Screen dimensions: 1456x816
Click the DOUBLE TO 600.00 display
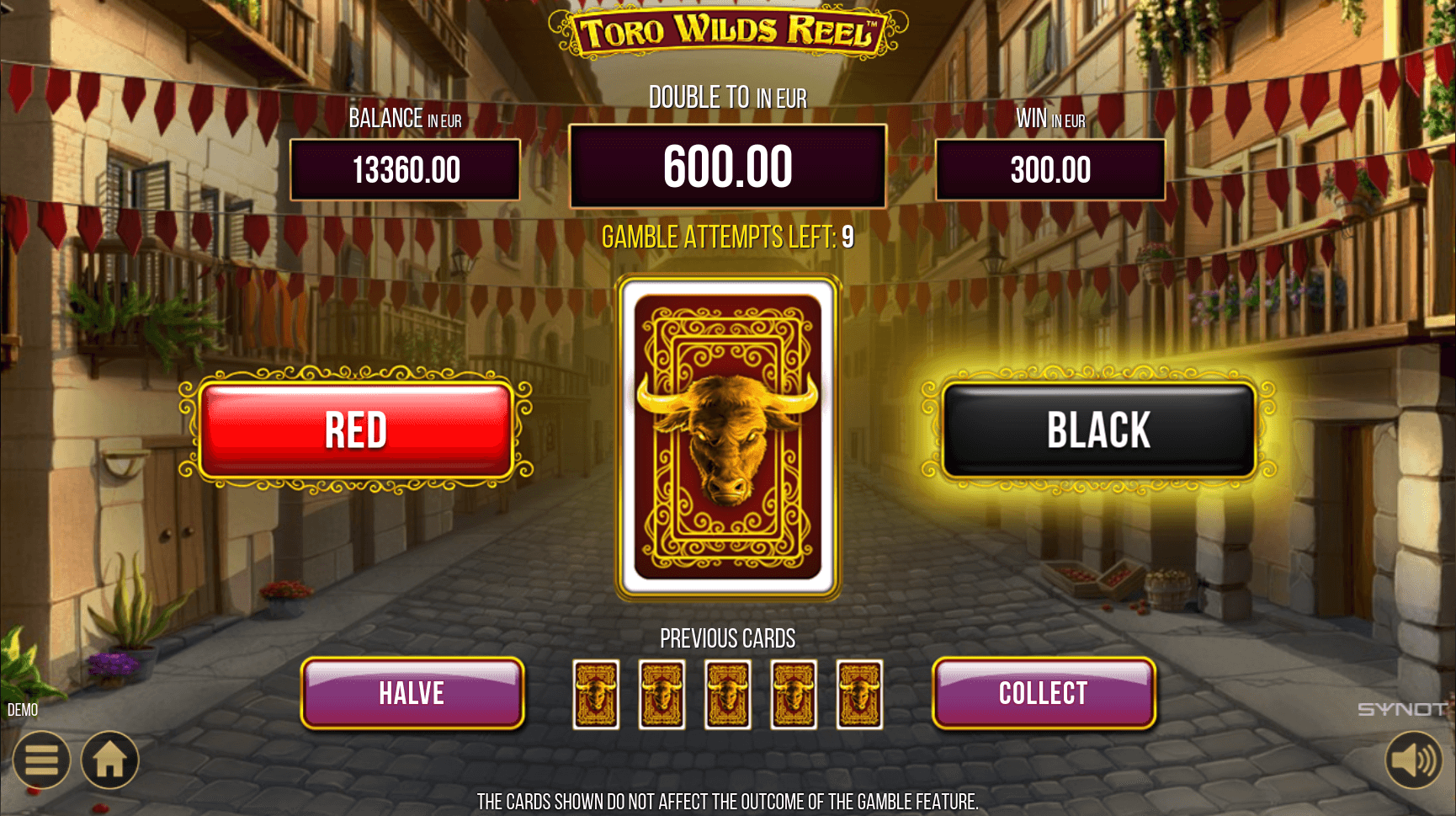727,164
